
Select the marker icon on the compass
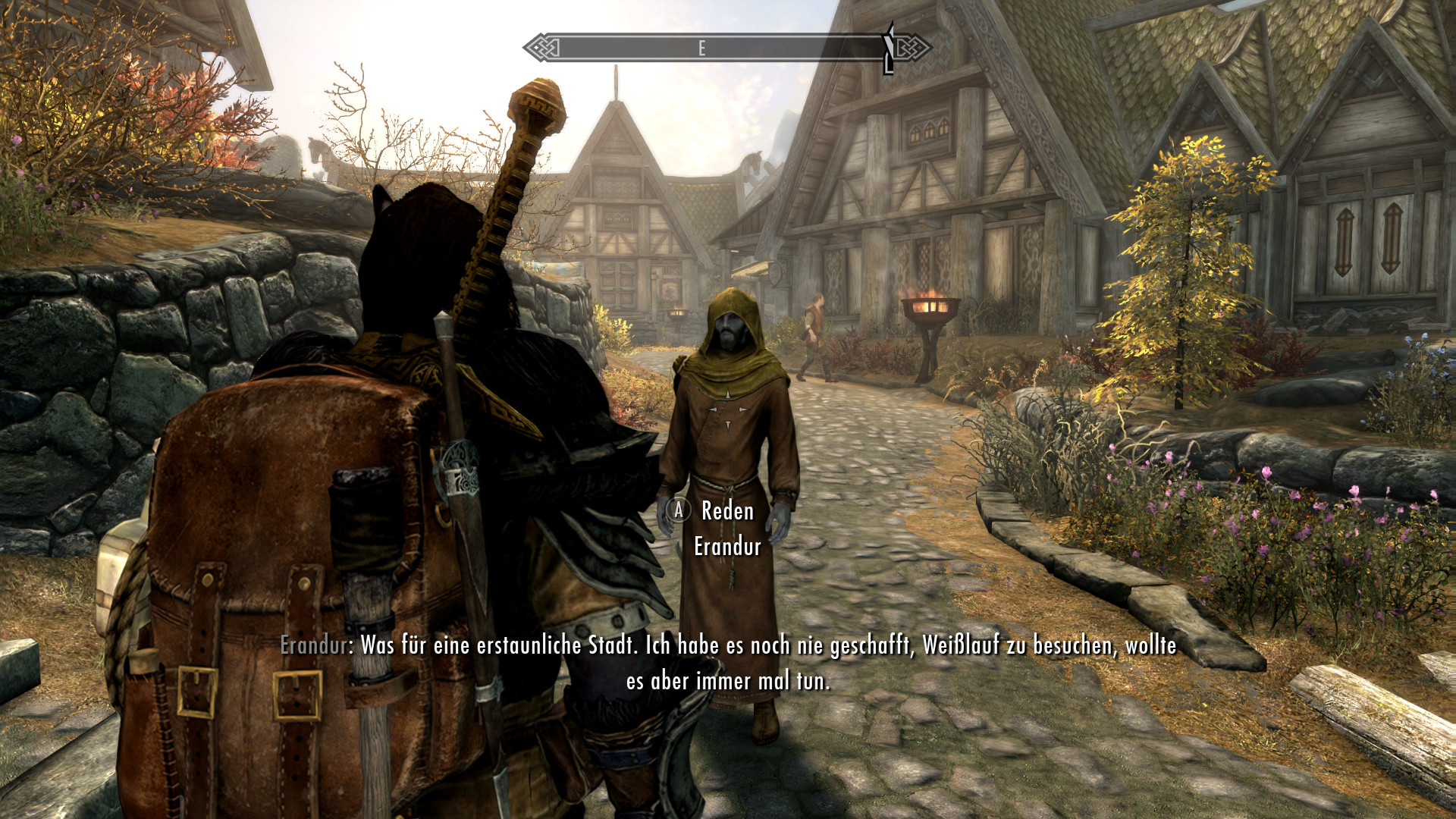[x=889, y=49]
